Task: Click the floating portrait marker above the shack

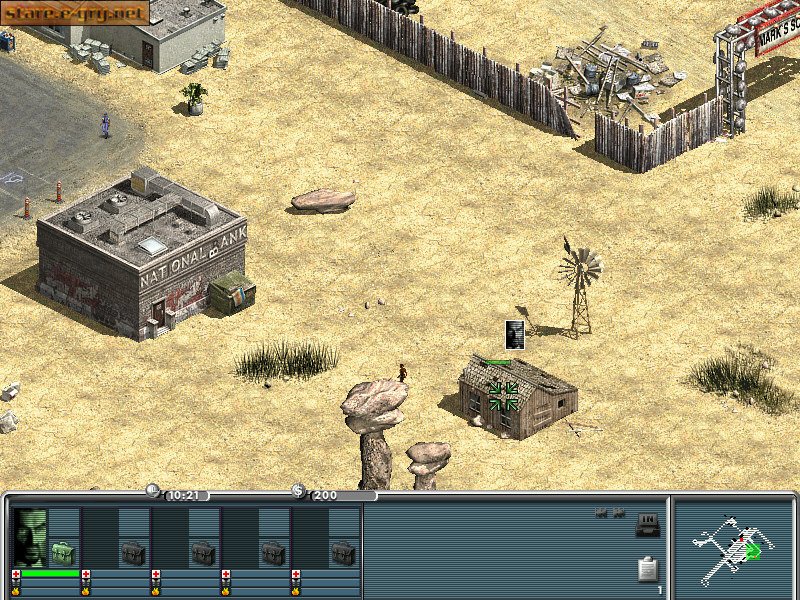Action: point(515,334)
